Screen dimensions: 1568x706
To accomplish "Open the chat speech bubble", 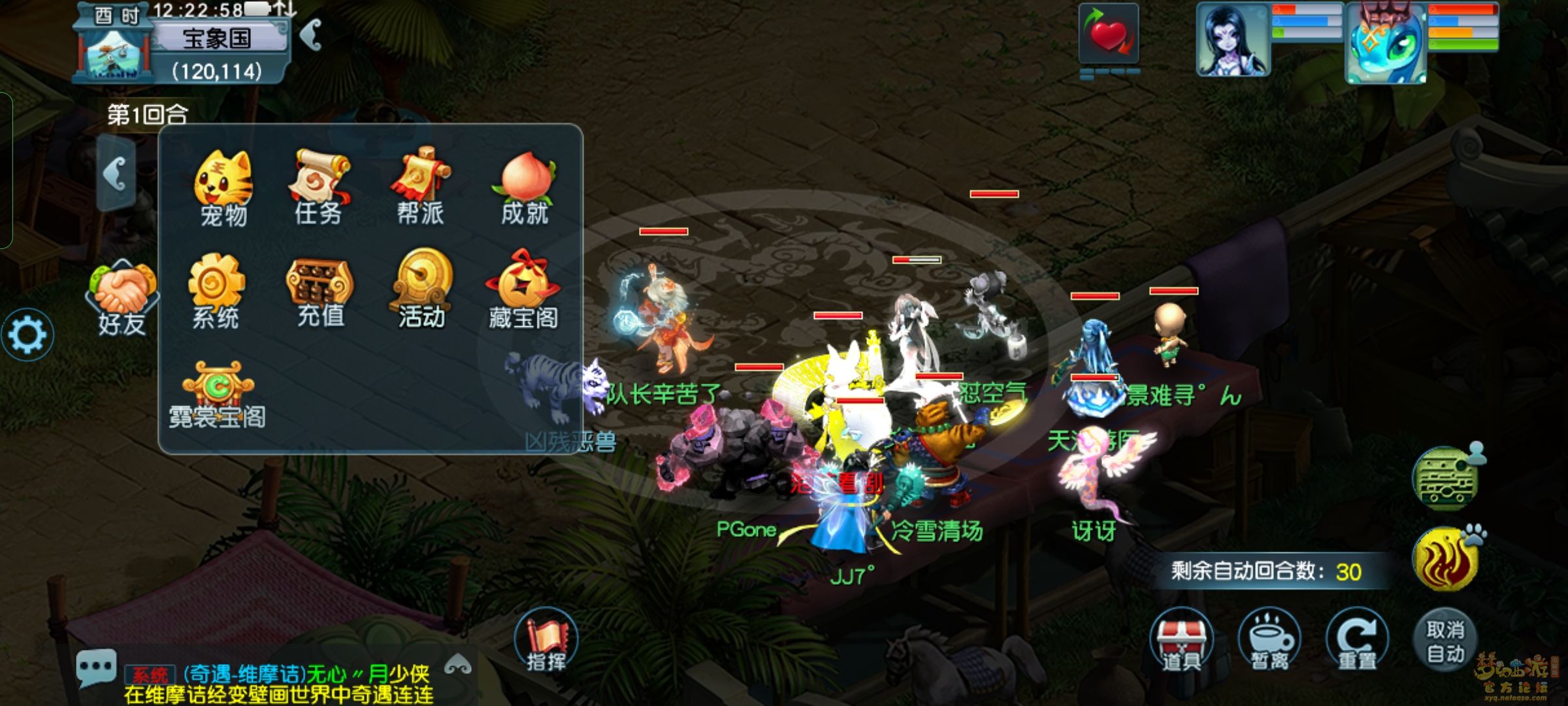I will 96,667.
